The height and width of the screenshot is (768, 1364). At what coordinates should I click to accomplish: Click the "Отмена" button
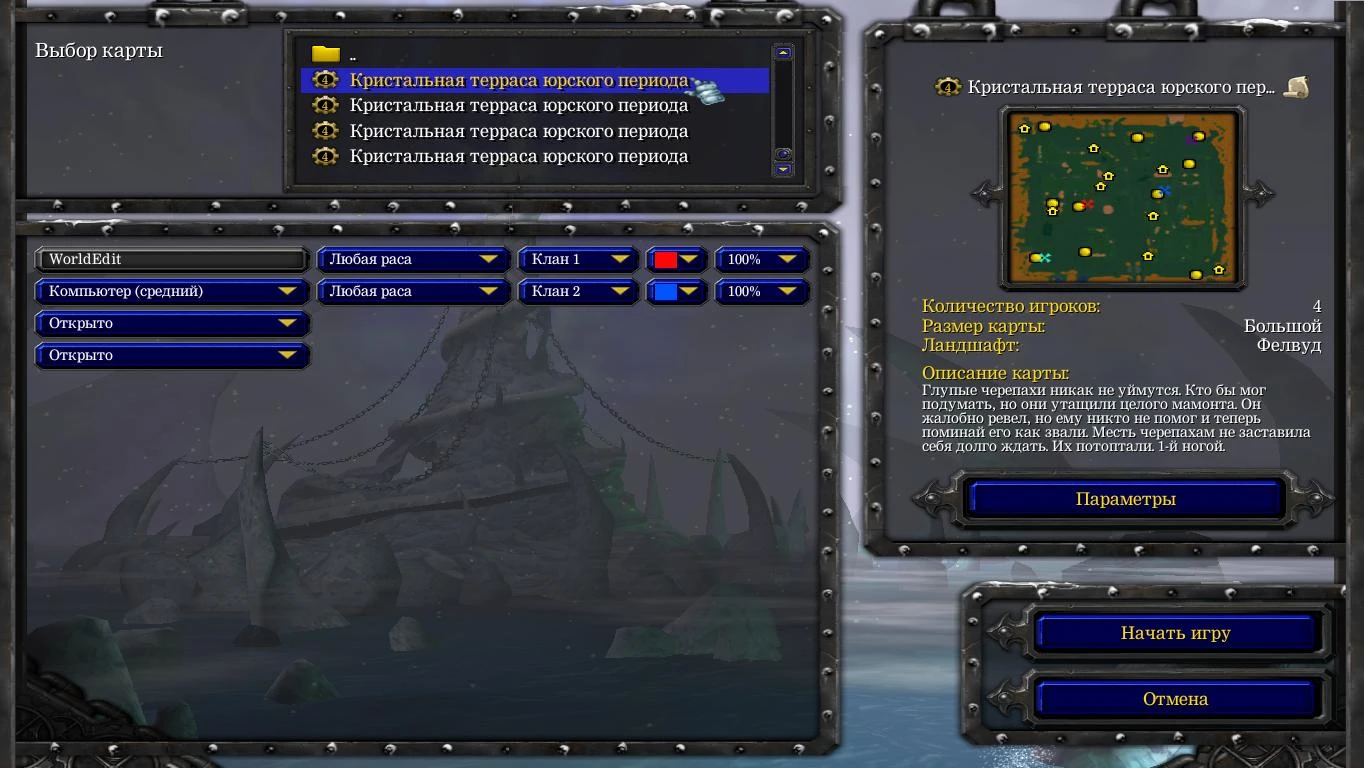[x=1176, y=698]
